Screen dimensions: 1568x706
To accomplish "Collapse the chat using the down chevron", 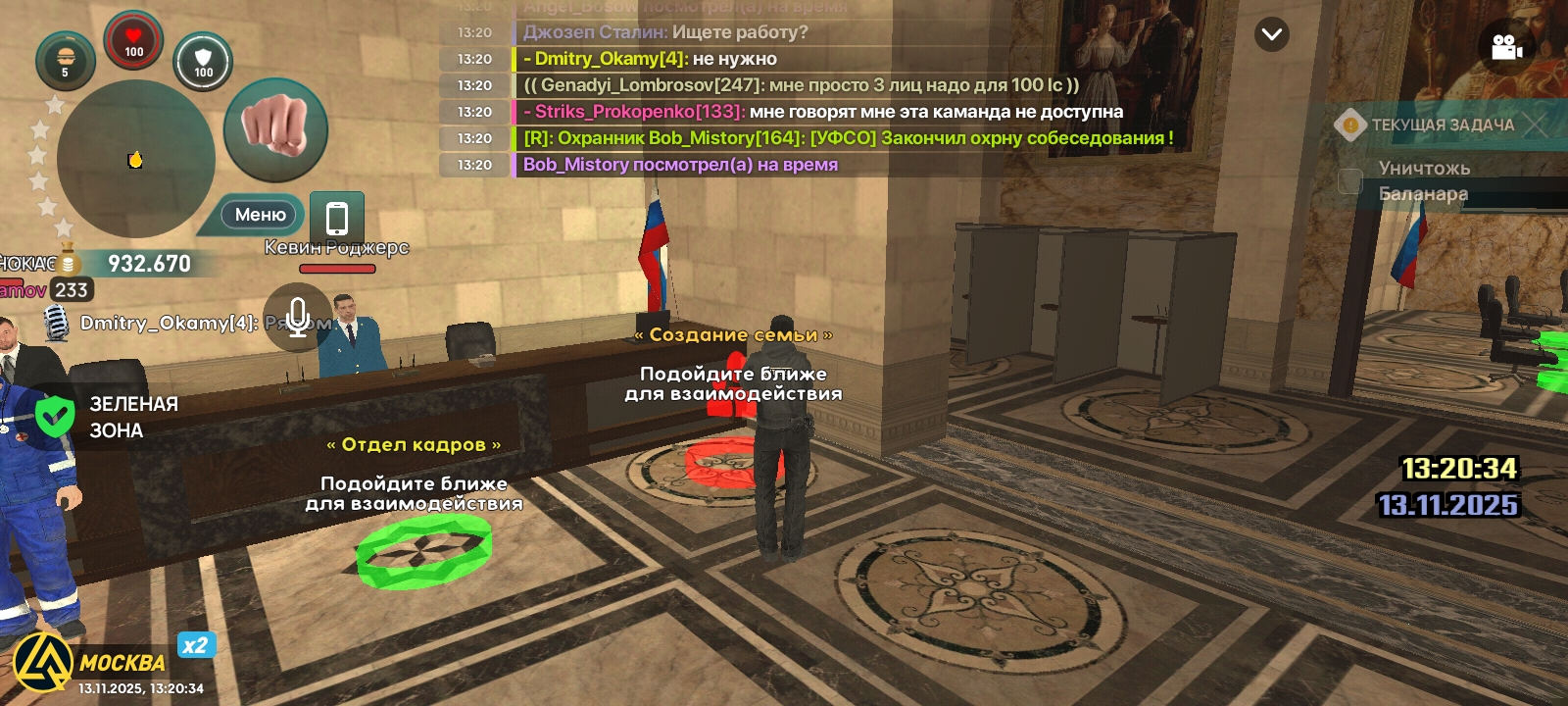I will coord(1271,34).
